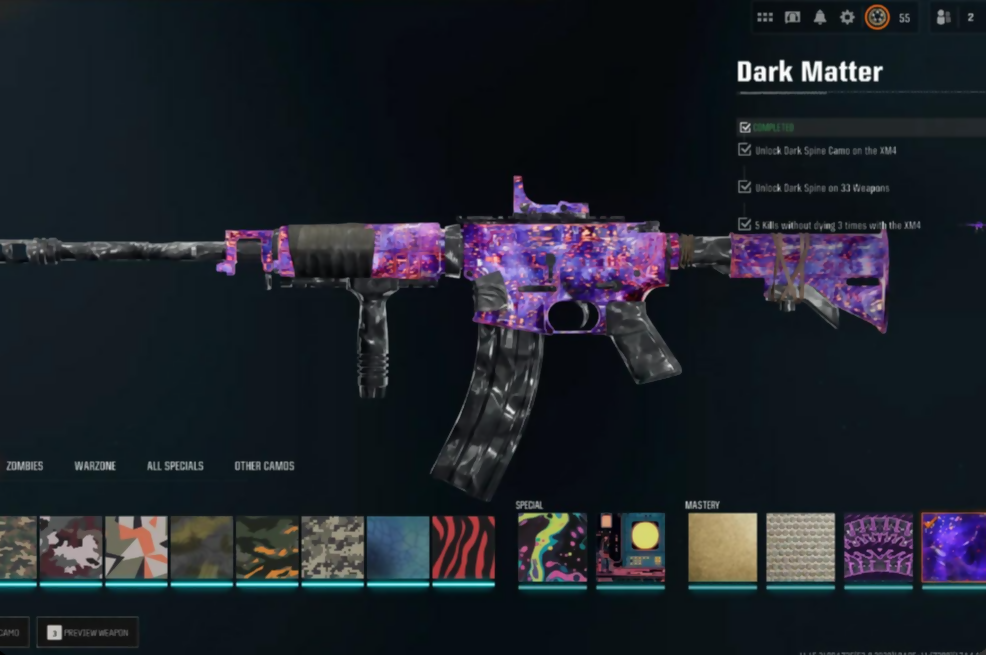
Task: Pick the grey digital pixel camo
Action: point(332,547)
